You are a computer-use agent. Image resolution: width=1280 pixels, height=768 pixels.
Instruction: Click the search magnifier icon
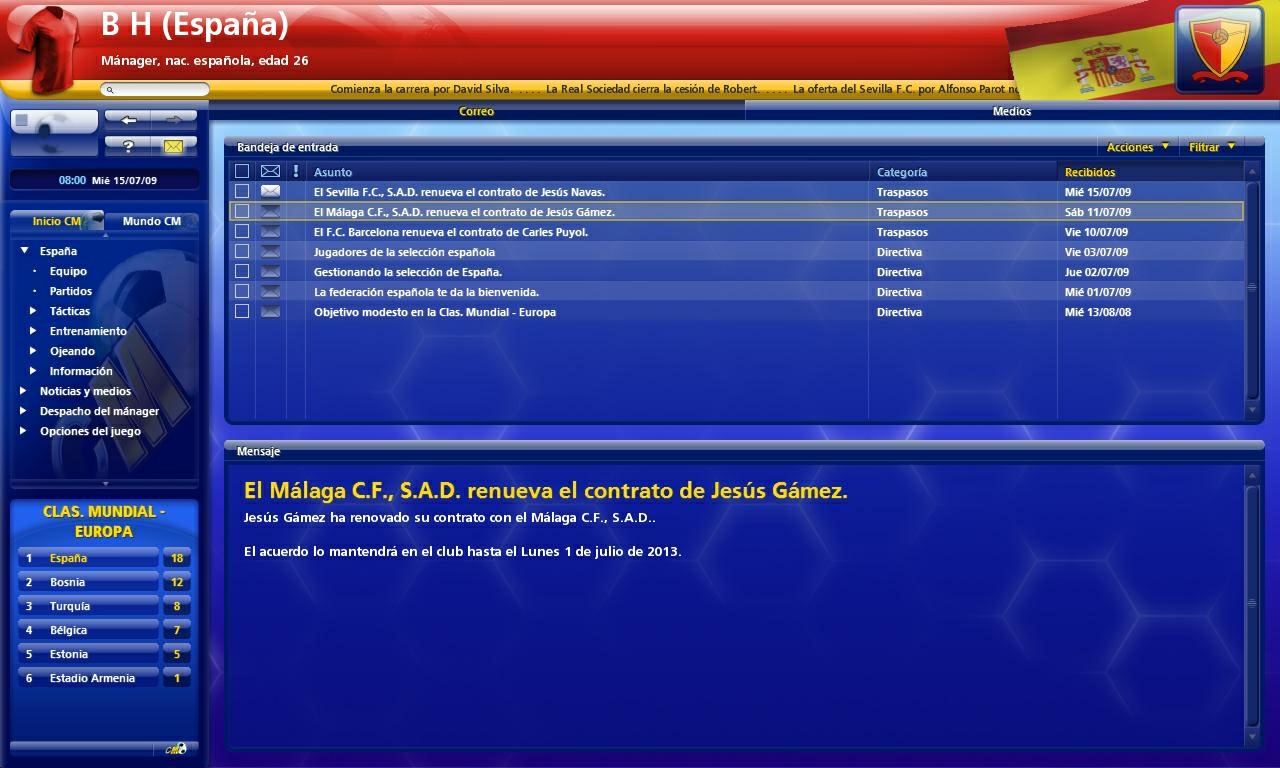(x=108, y=89)
